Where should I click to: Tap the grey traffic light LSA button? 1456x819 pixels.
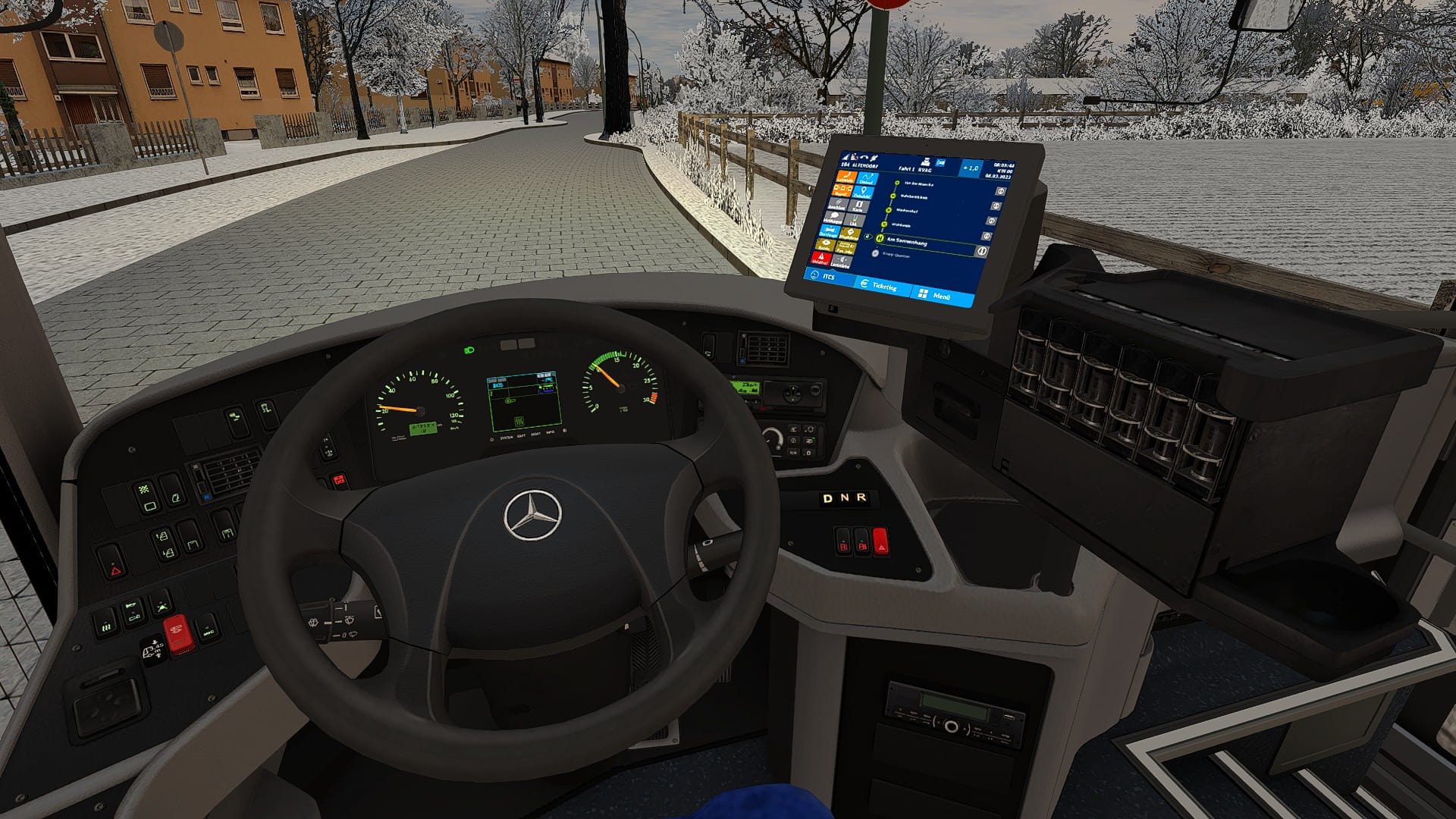click(x=855, y=220)
